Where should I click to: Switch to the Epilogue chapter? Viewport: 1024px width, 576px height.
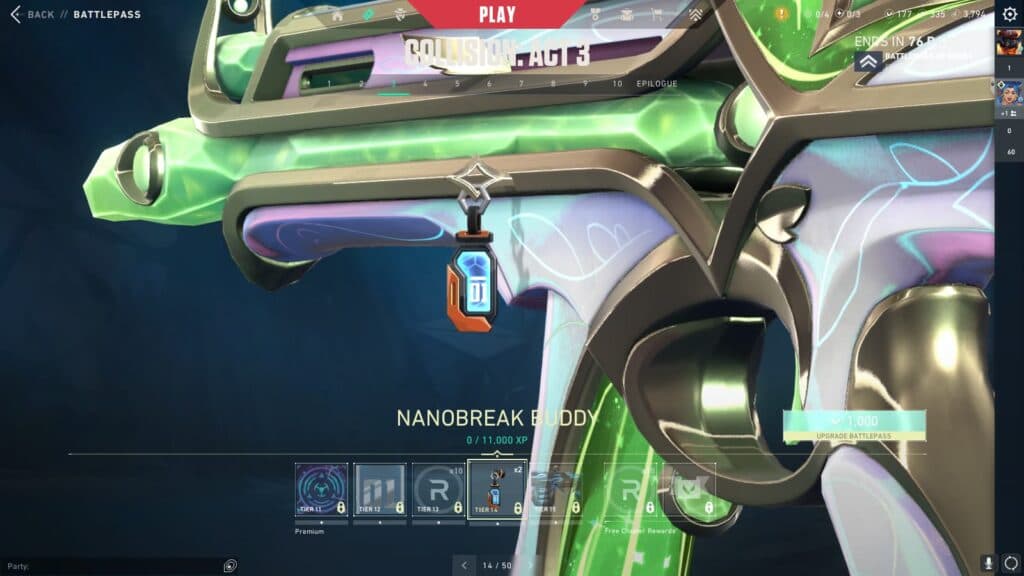pos(657,84)
